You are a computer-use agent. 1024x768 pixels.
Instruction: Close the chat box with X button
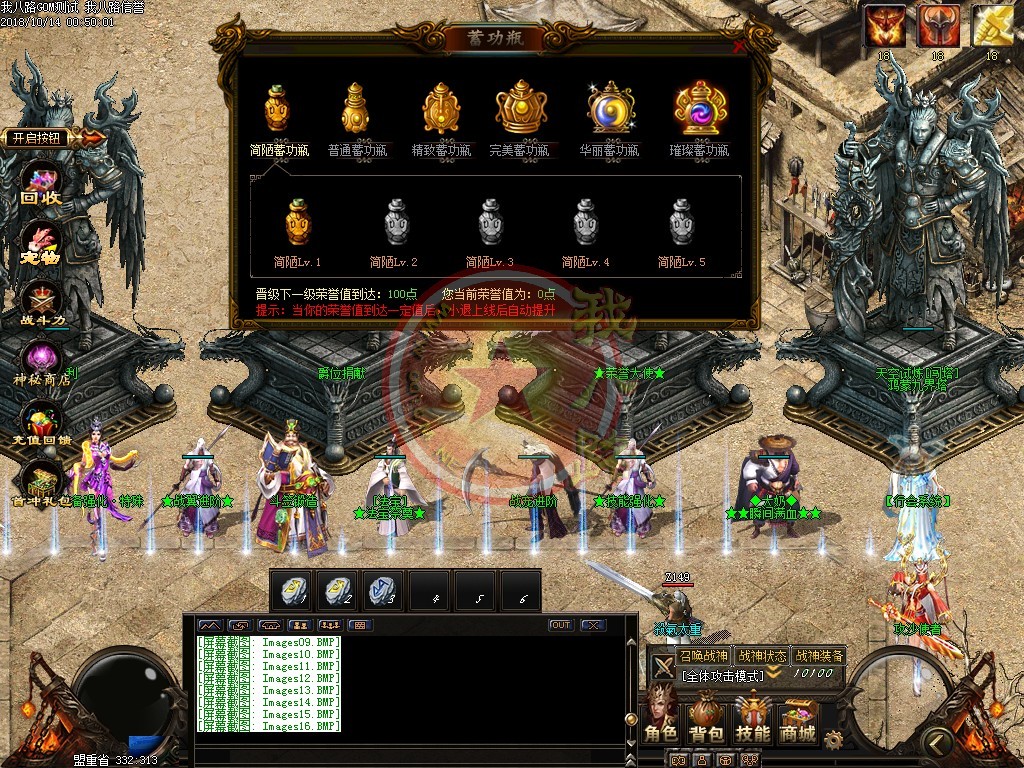(593, 625)
